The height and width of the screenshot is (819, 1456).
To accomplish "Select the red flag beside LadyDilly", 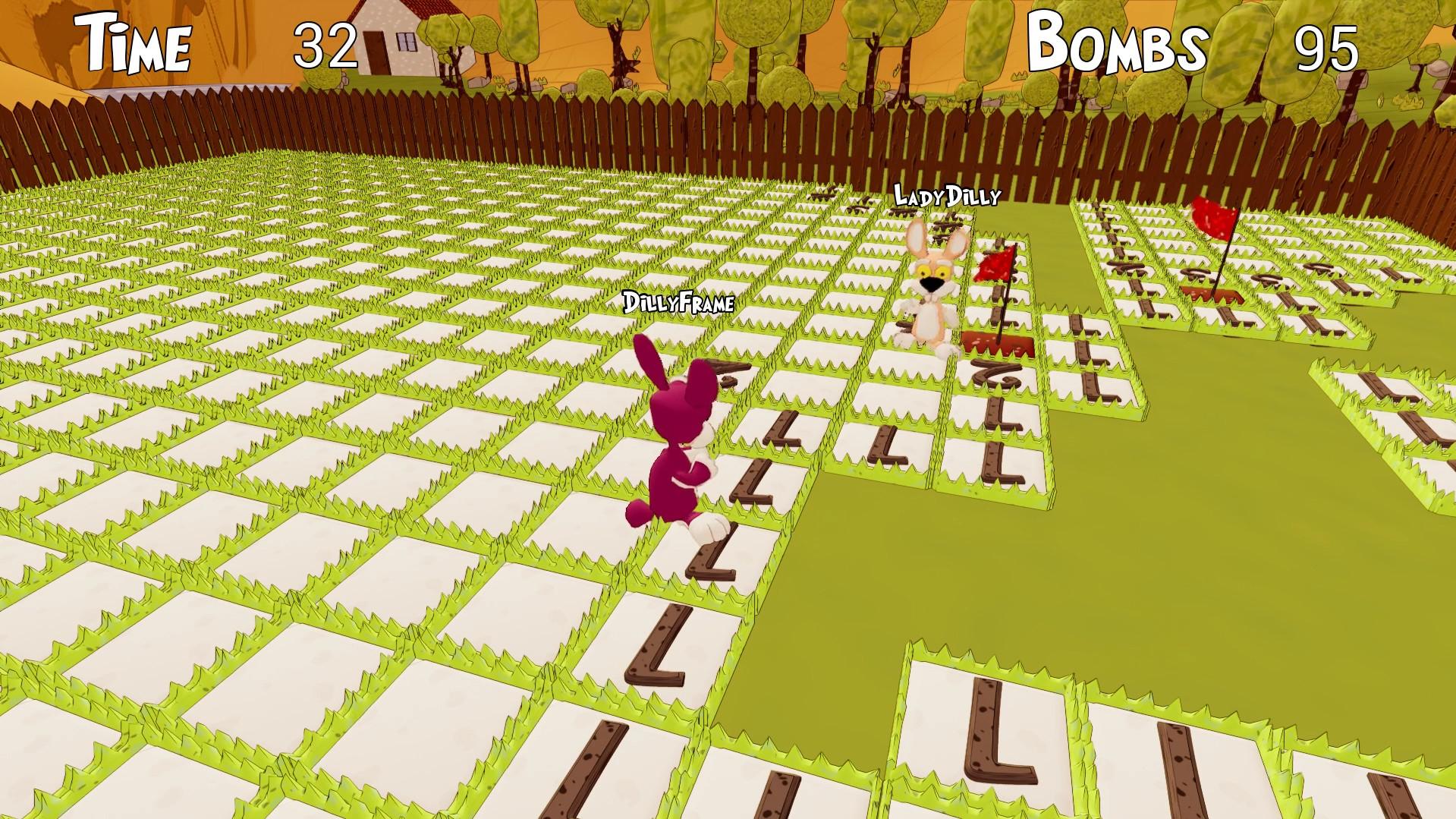I will pyautogui.click(x=994, y=266).
